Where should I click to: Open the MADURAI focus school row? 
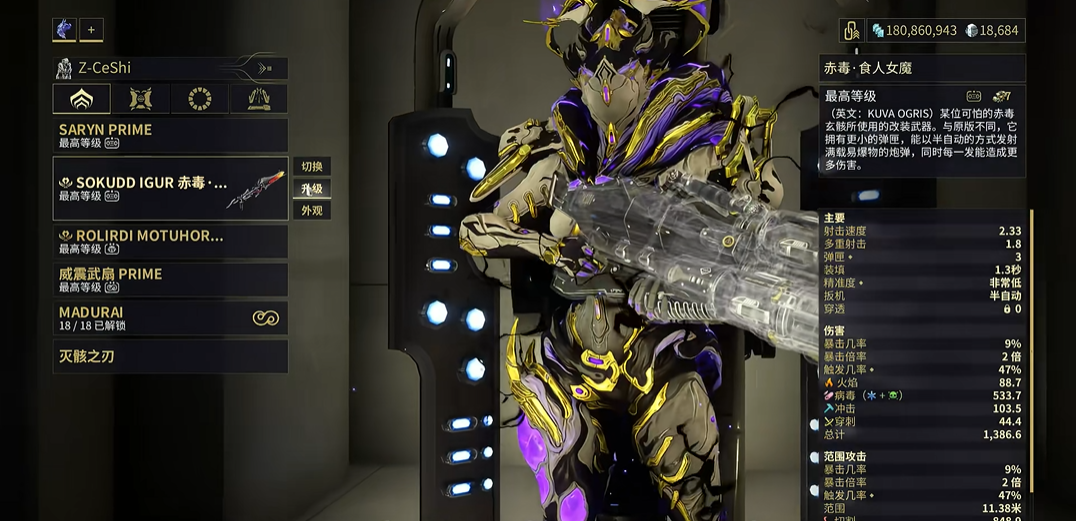pos(170,318)
